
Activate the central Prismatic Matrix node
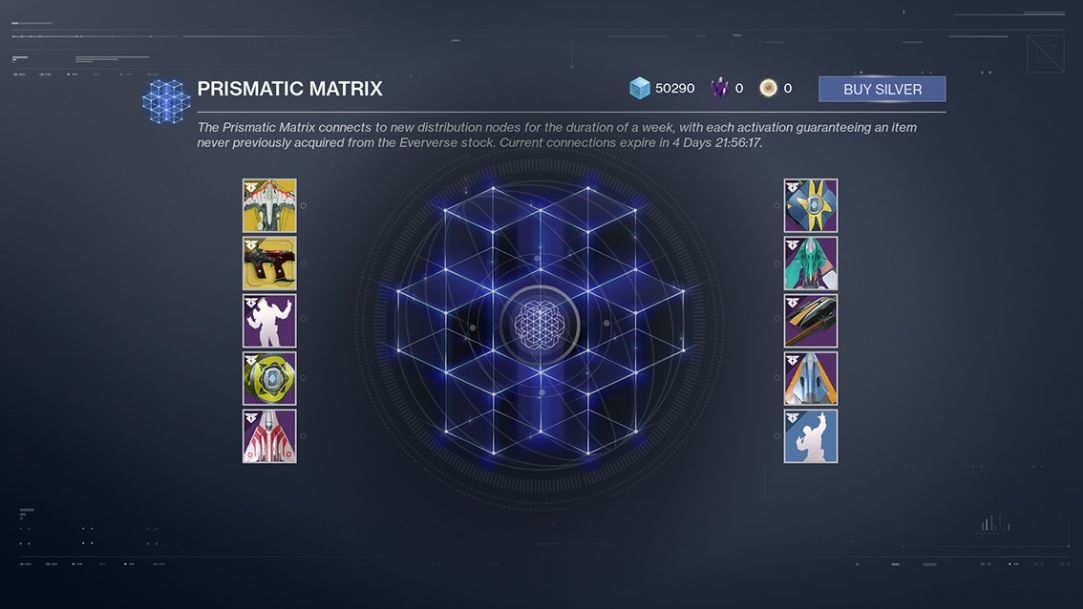539,321
